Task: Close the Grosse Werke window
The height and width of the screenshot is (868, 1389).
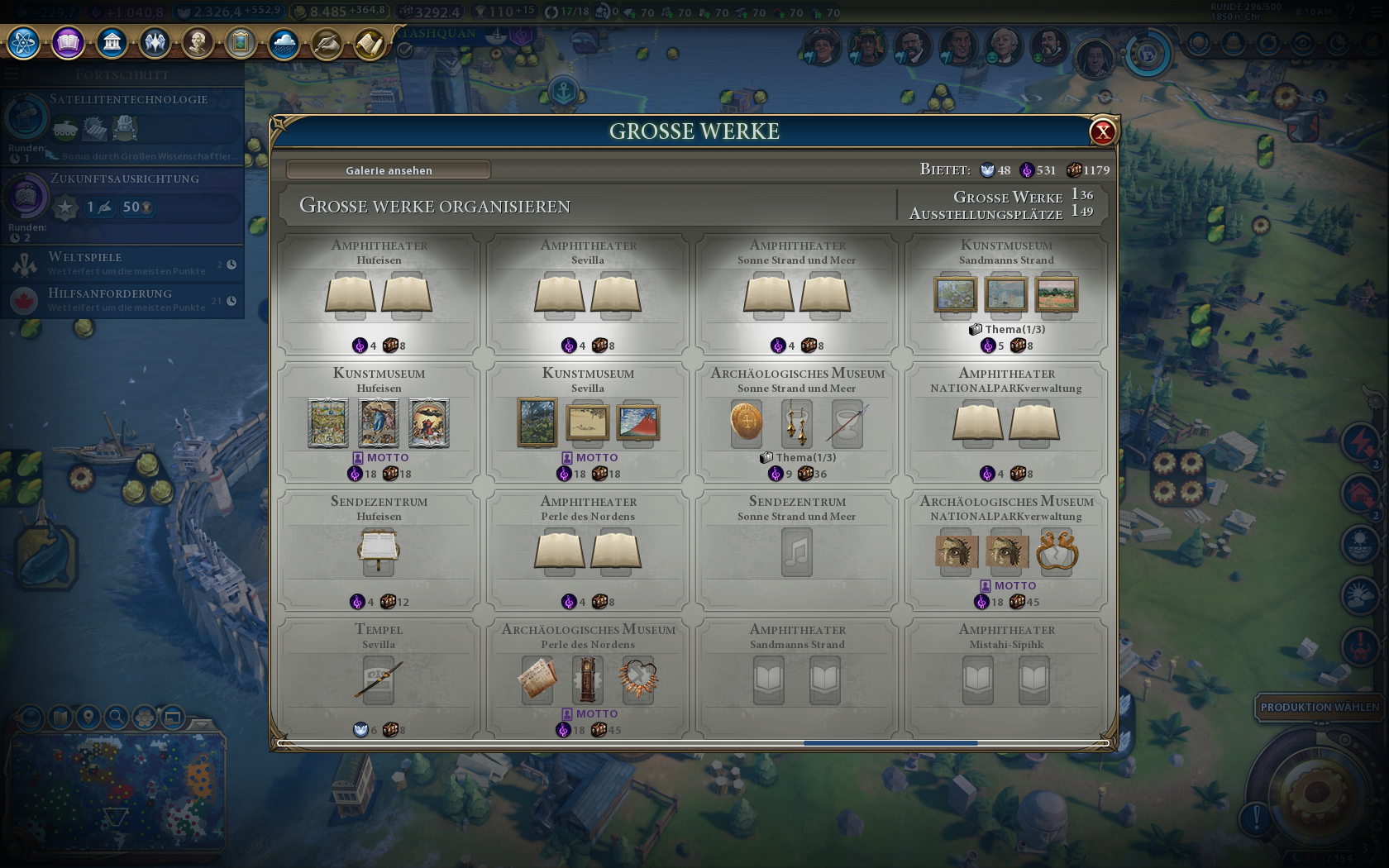Action: (1102, 131)
